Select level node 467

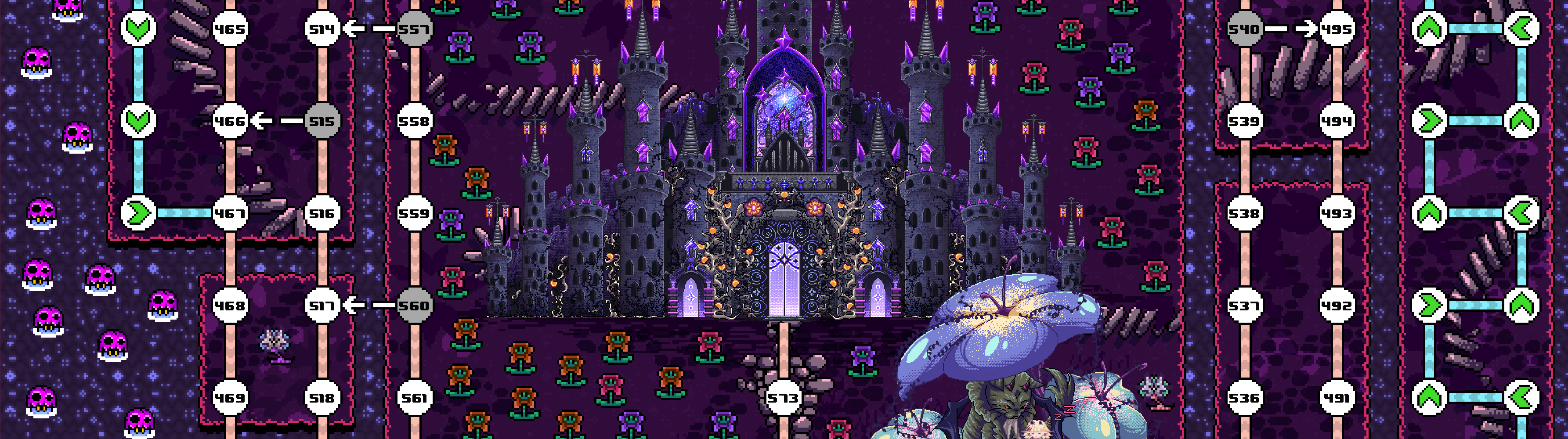point(230,213)
